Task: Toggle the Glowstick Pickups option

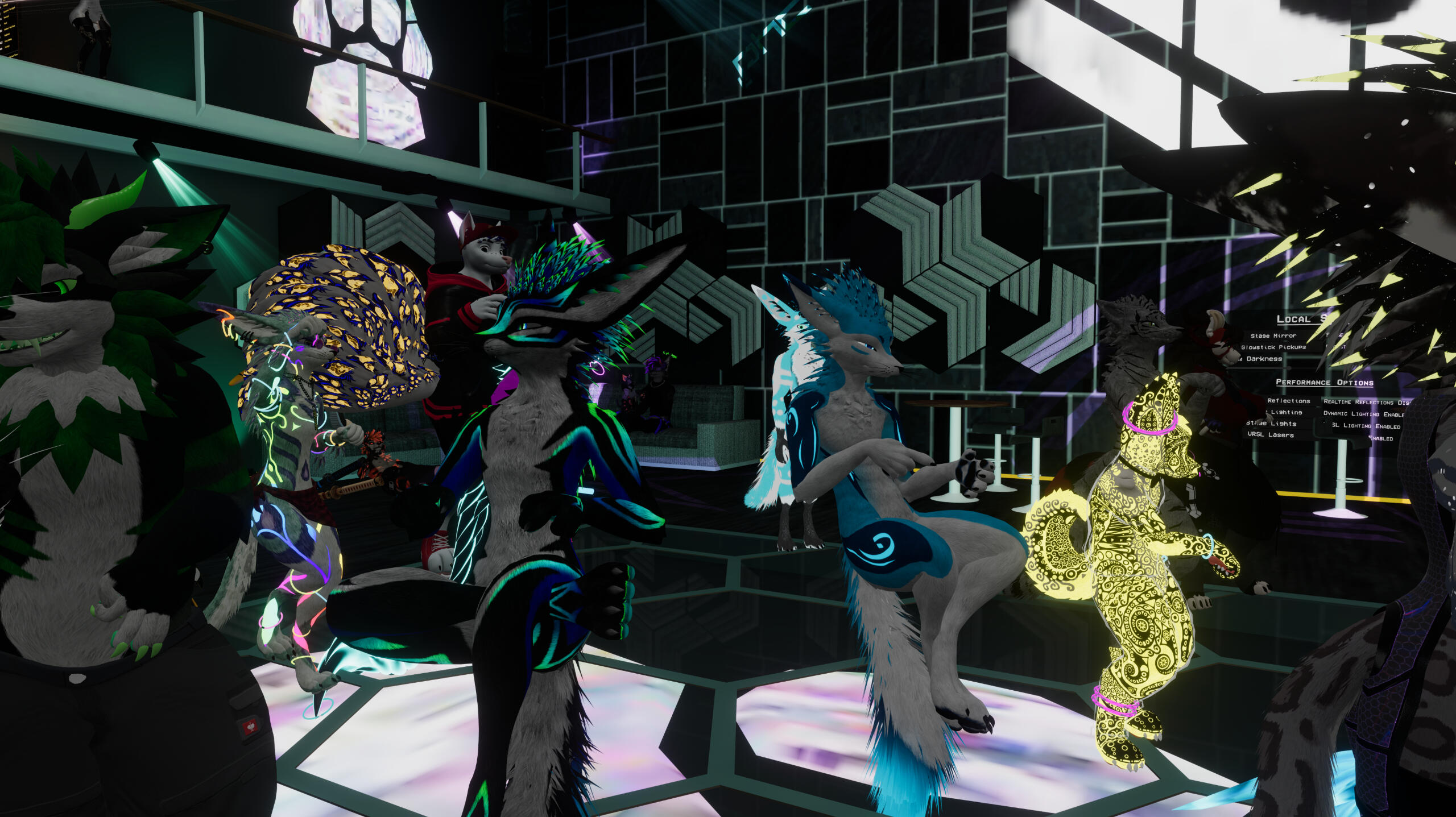Action: (x=1273, y=347)
